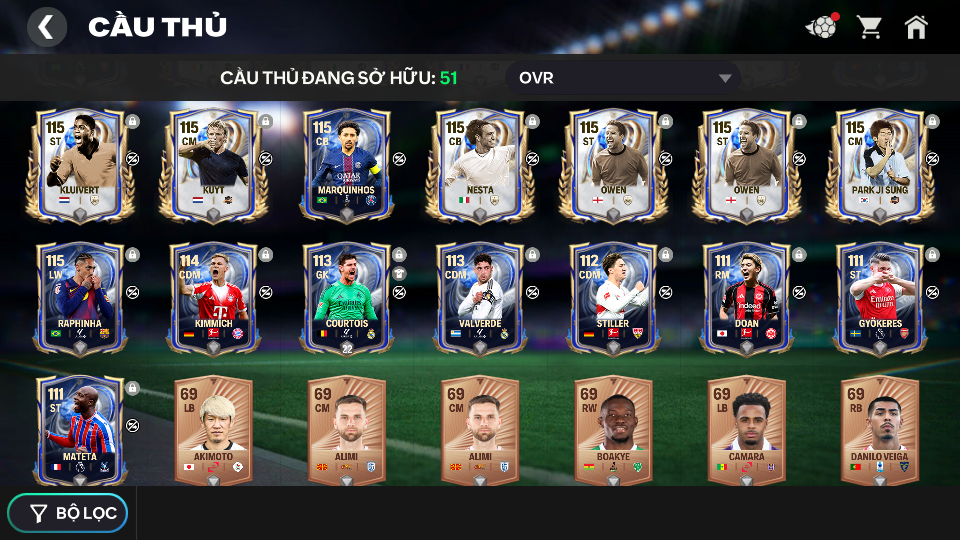Open the shopping cart store

[x=869, y=27]
